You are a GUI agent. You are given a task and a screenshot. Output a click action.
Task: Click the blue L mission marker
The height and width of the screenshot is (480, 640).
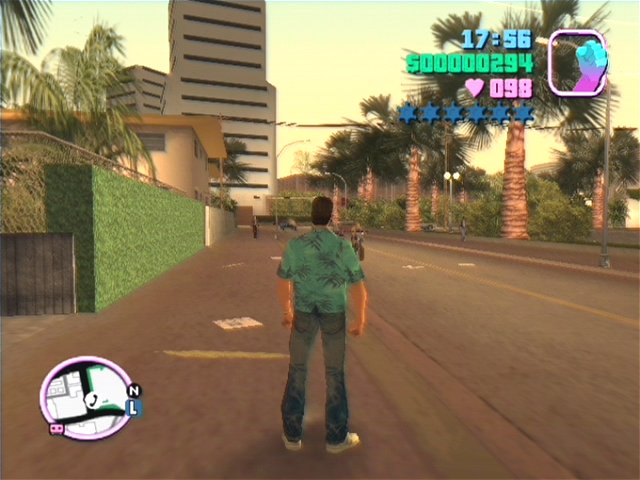point(135,407)
